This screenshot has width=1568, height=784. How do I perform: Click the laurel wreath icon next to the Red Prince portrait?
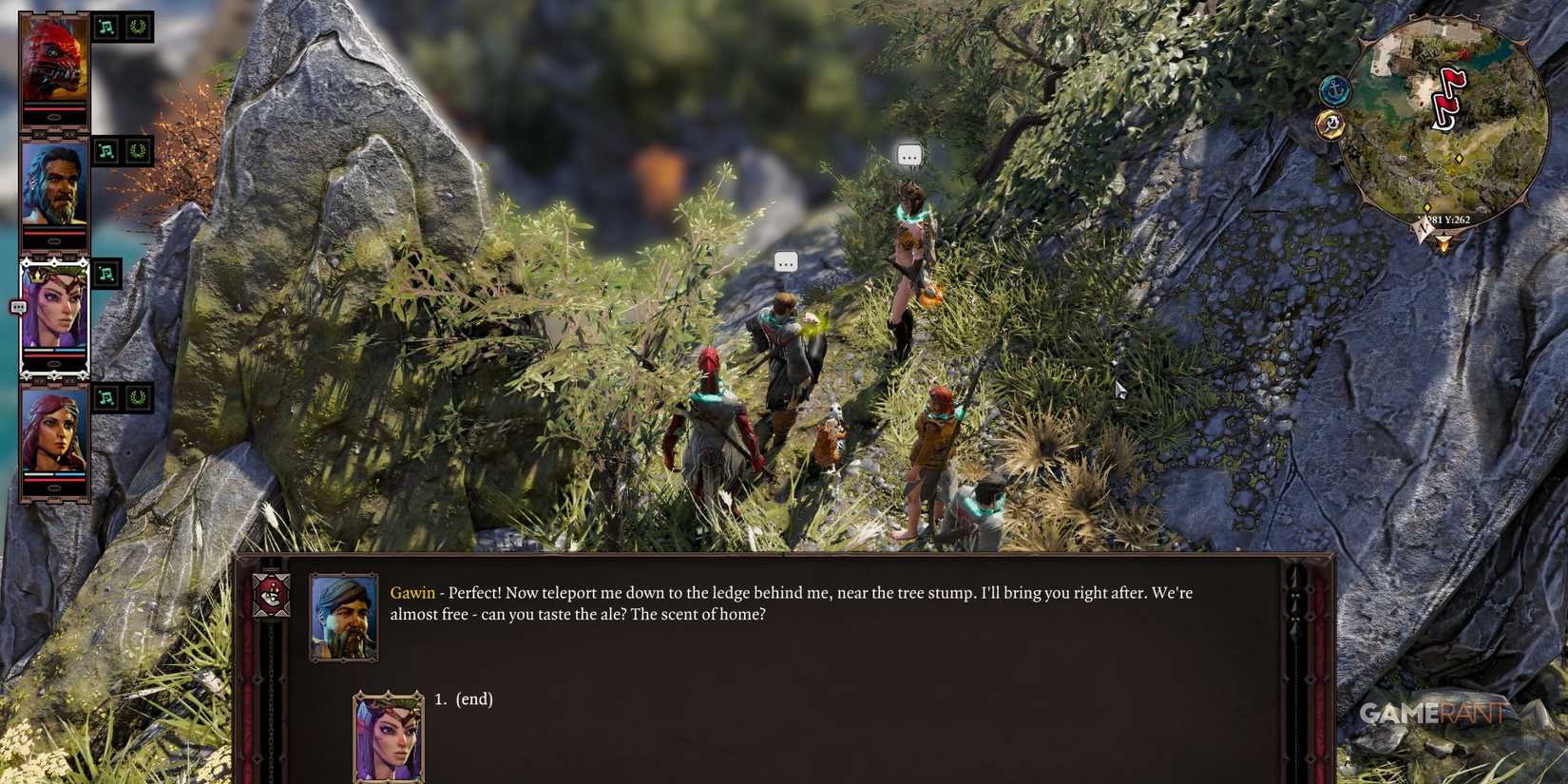(141, 26)
